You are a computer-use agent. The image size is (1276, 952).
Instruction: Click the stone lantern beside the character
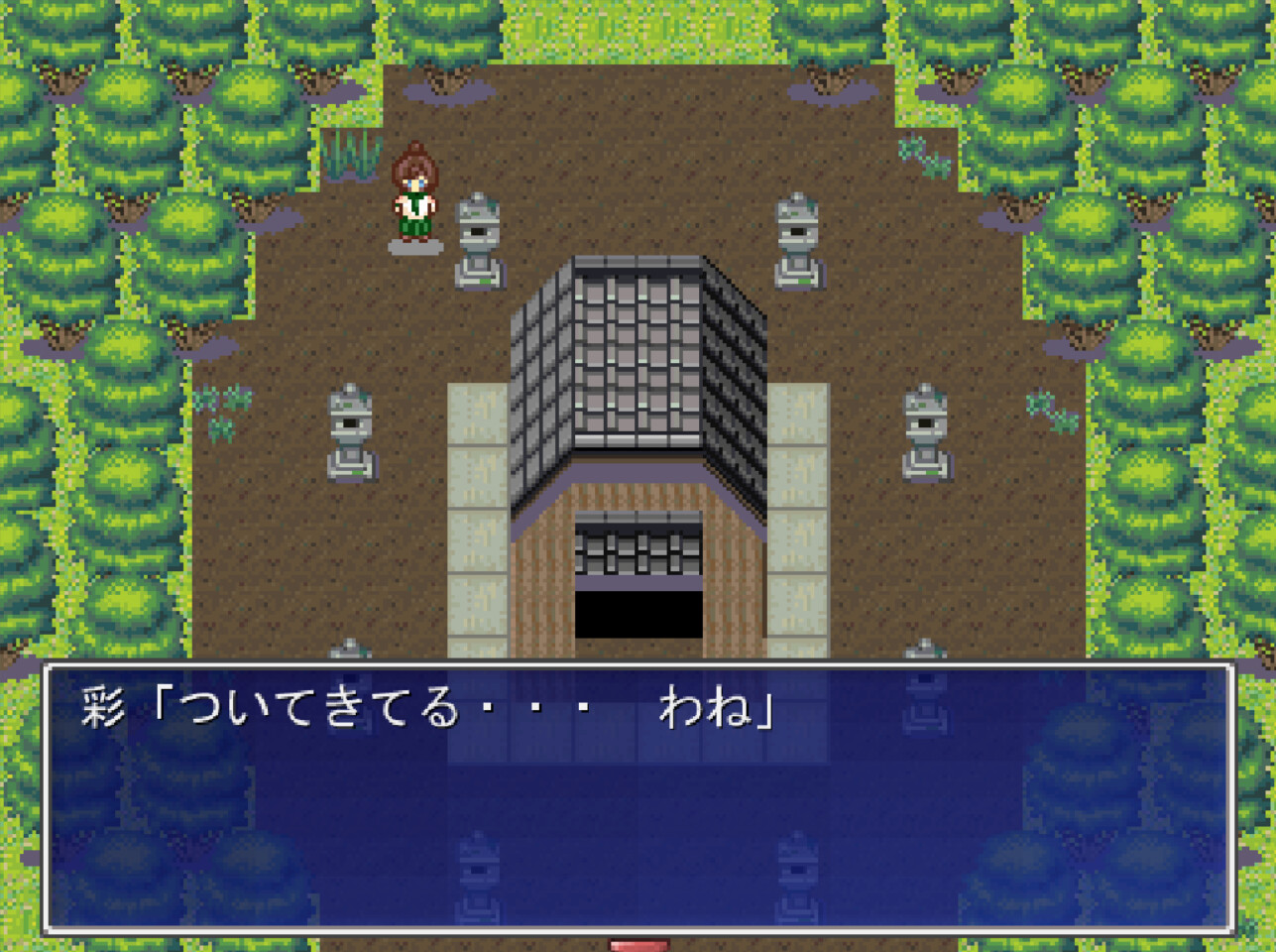pos(480,238)
